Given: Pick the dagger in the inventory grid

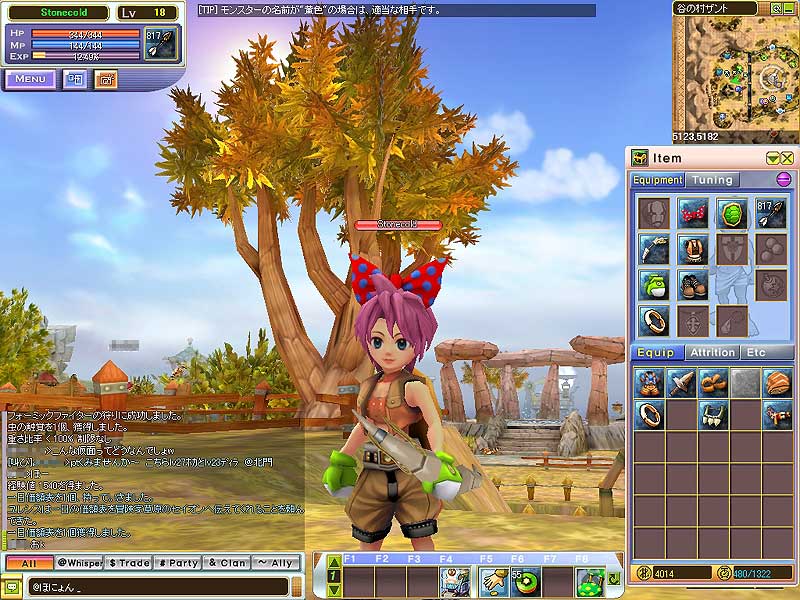Looking at the screenshot, I should click(x=683, y=382).
